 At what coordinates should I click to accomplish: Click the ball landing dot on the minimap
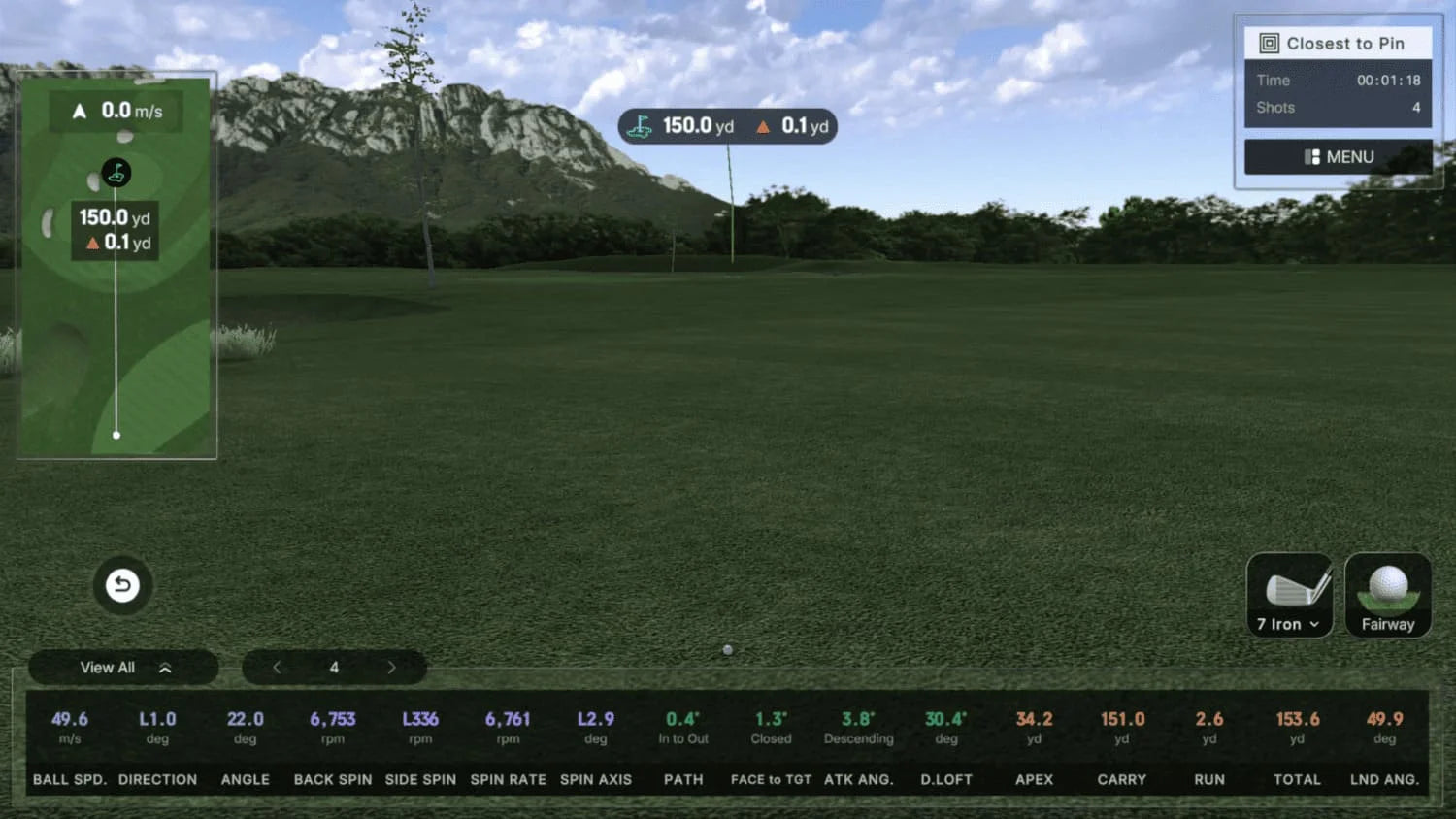pos(116,435)
